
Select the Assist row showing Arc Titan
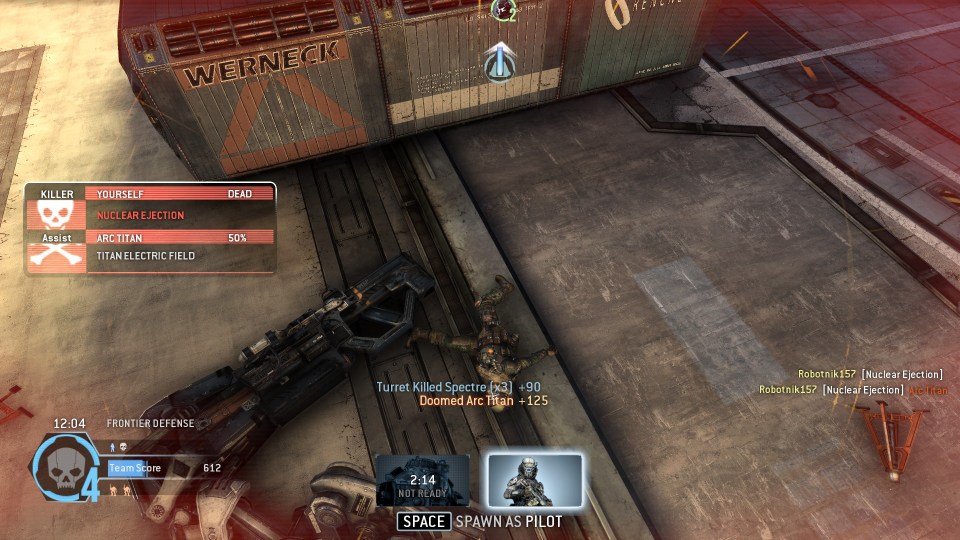click(150, 247)
